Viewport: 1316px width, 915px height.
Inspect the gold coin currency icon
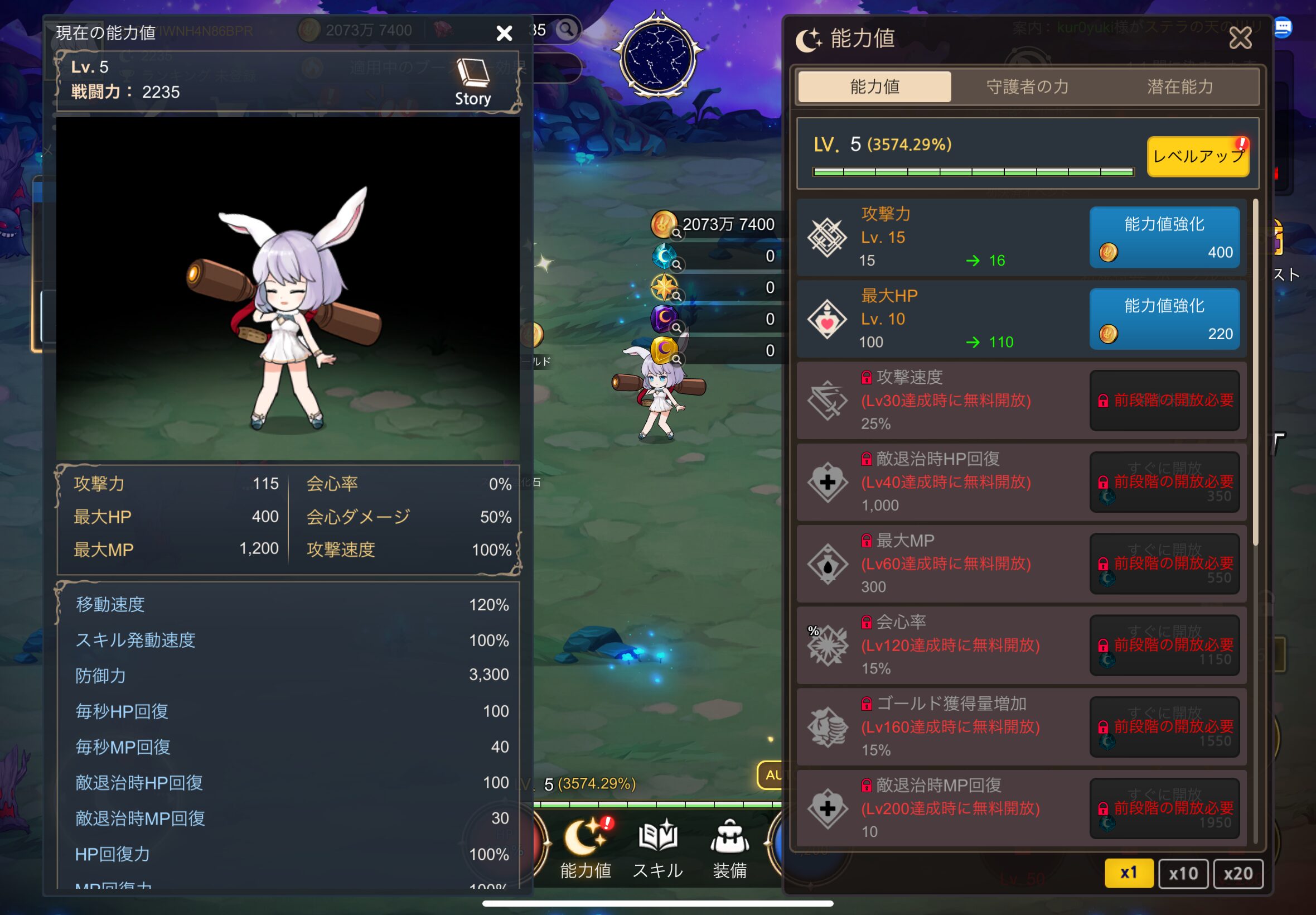(664, 224)
